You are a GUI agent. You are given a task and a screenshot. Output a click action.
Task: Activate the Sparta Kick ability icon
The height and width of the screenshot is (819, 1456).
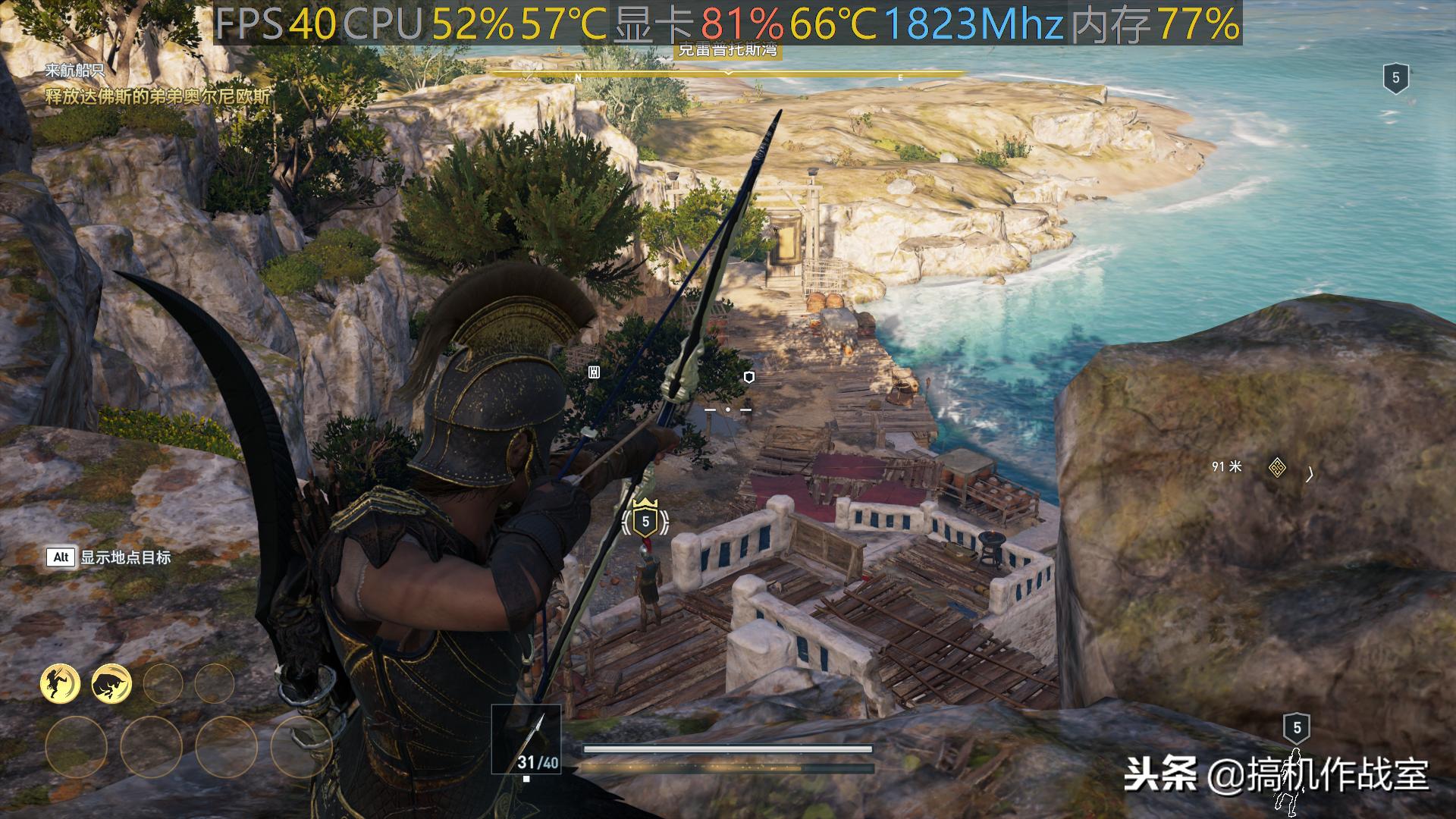(x=61, y=683)
